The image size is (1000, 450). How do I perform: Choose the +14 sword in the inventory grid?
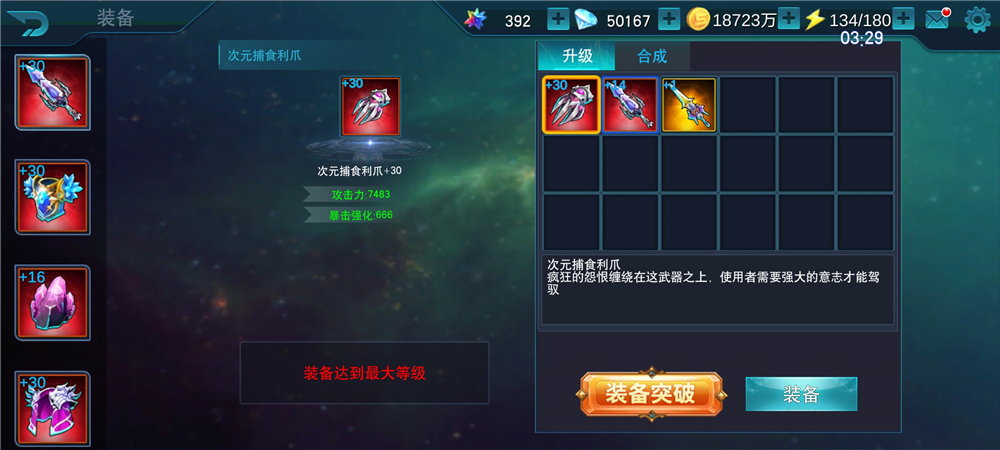click(630, 105)
